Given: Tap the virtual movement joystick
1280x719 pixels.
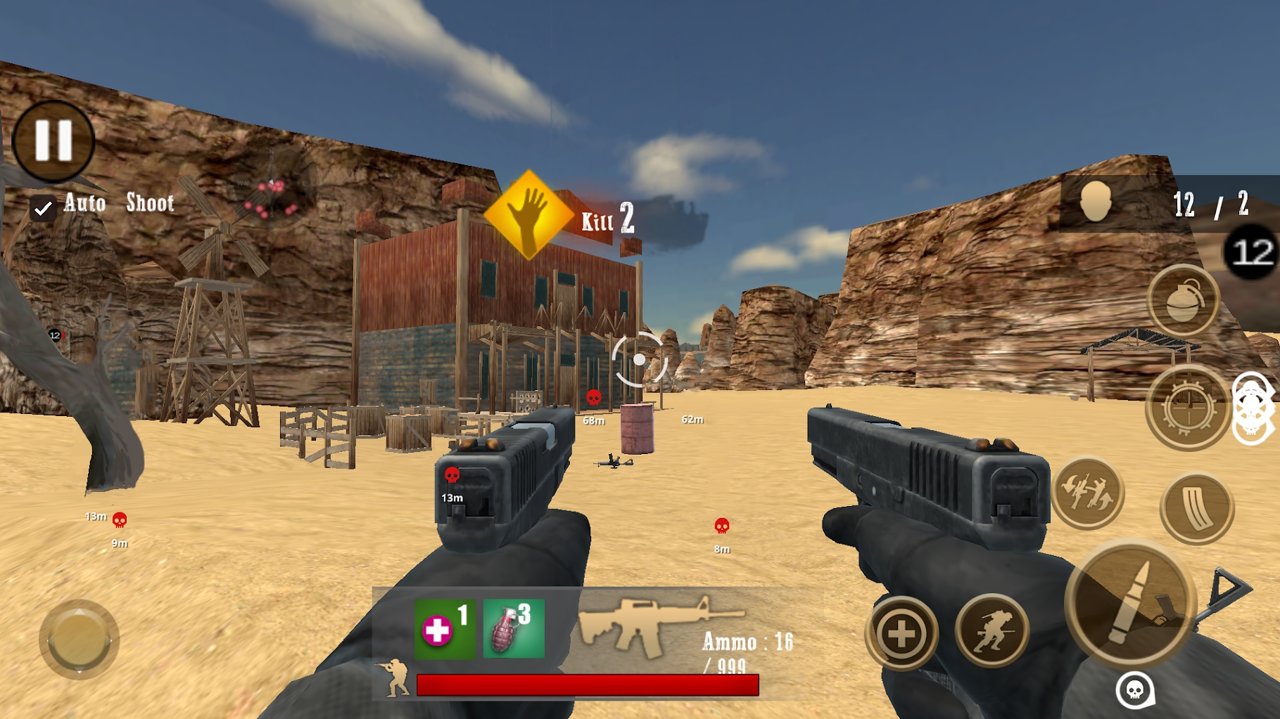Looking at the screenshot, I should (x=79, y=638).
